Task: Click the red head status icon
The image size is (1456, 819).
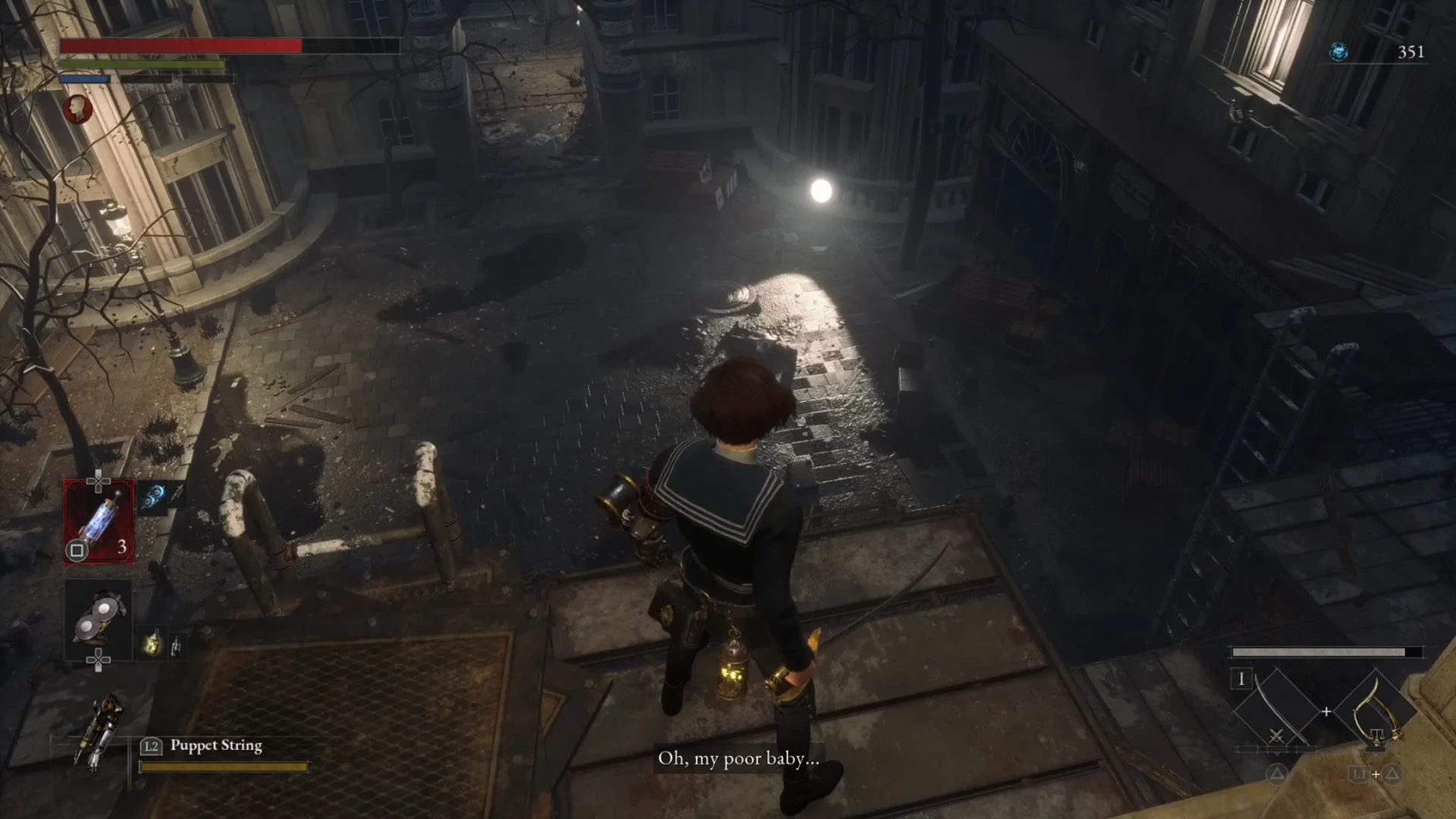Action: click(77, 109)
